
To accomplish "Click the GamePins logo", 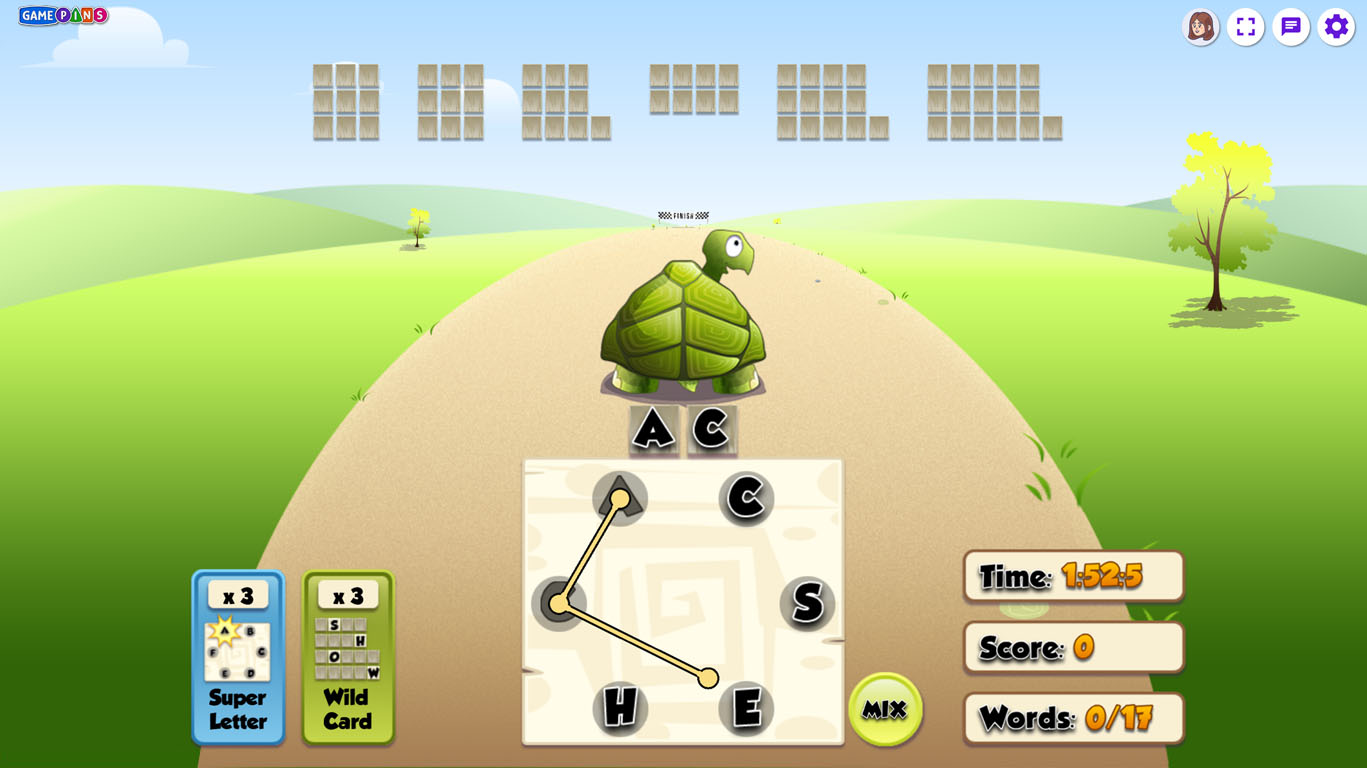I will point(63,16).
